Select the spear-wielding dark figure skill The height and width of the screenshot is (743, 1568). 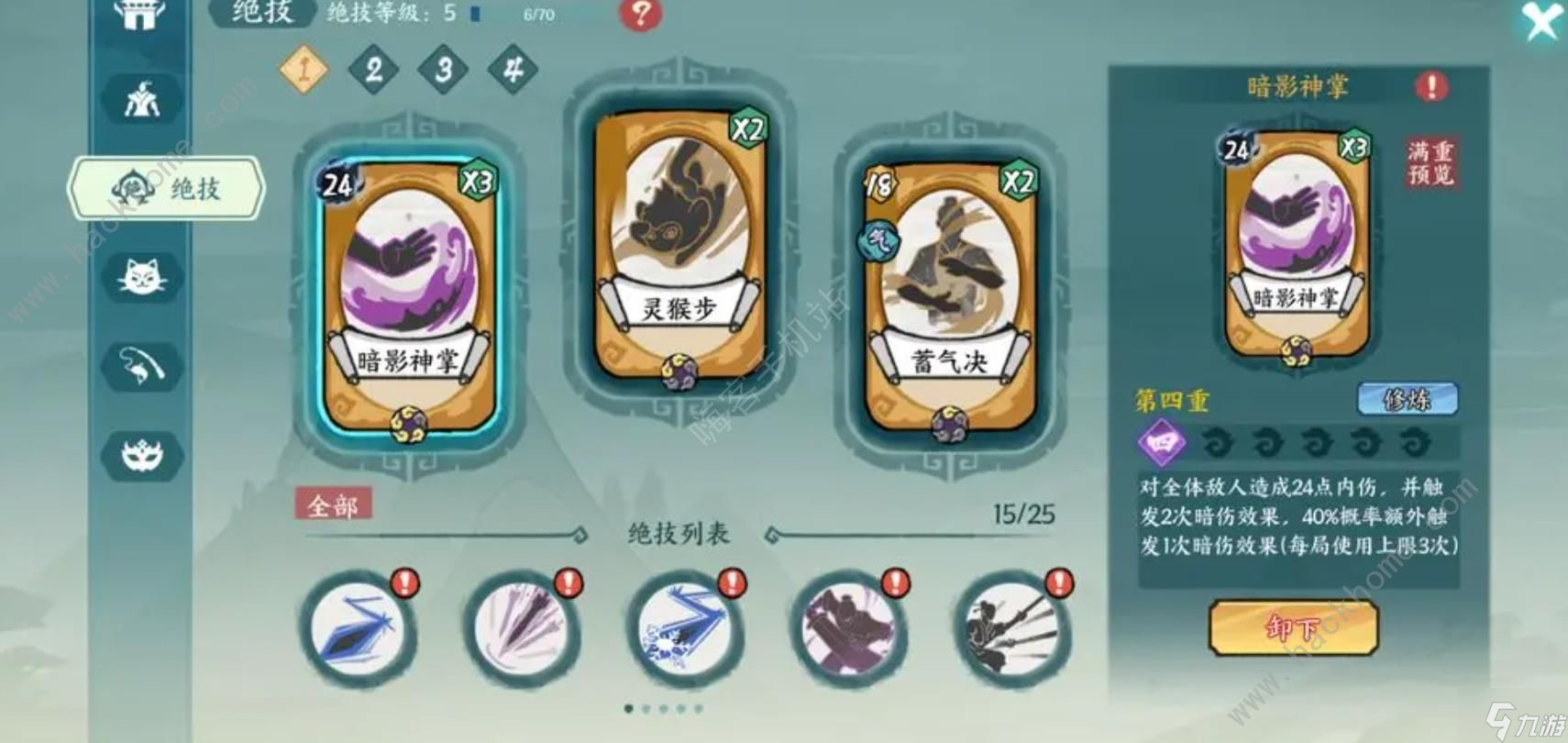click(x=1009, y=627)
